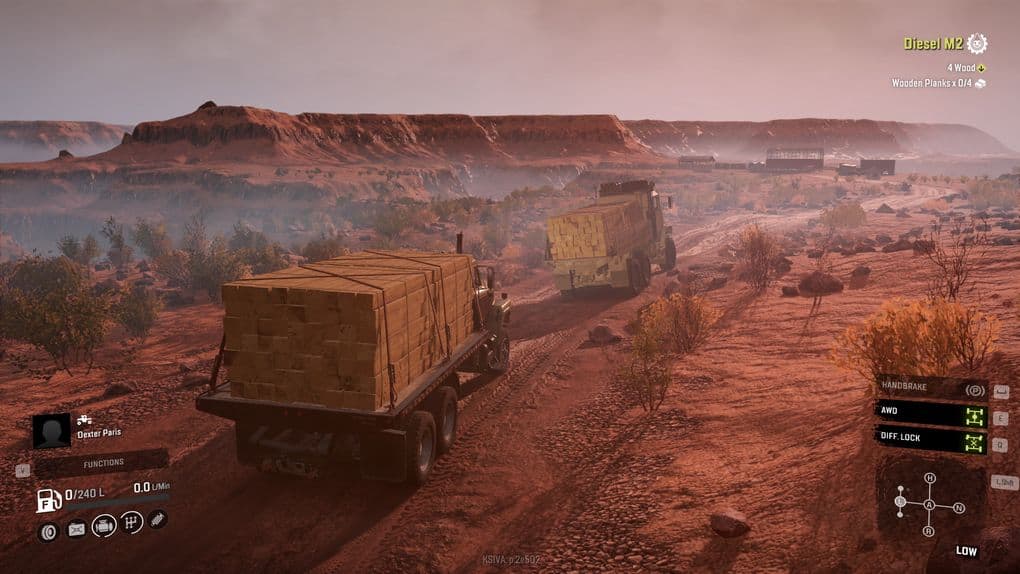The image size is (1020, 574).
Task: Select the Dexter Paris player avatar
Action: [51, 431]
